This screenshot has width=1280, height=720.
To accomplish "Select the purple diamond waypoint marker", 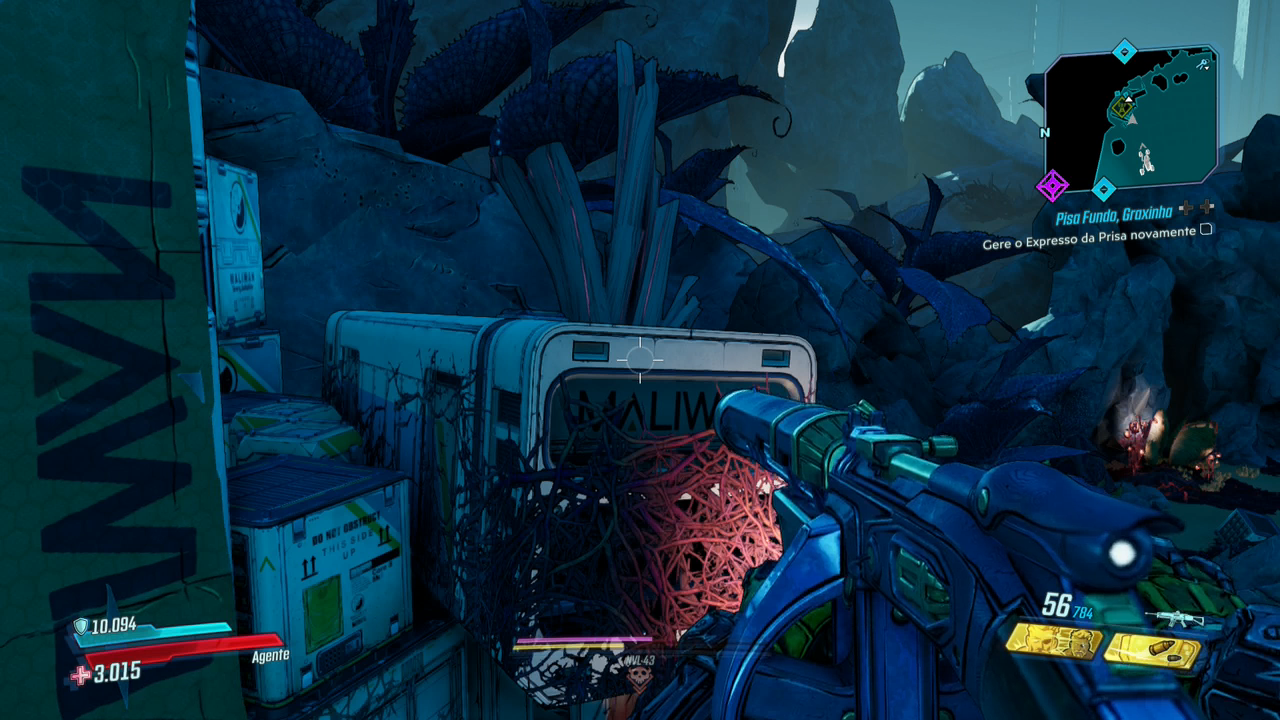I will point(1051,185).
